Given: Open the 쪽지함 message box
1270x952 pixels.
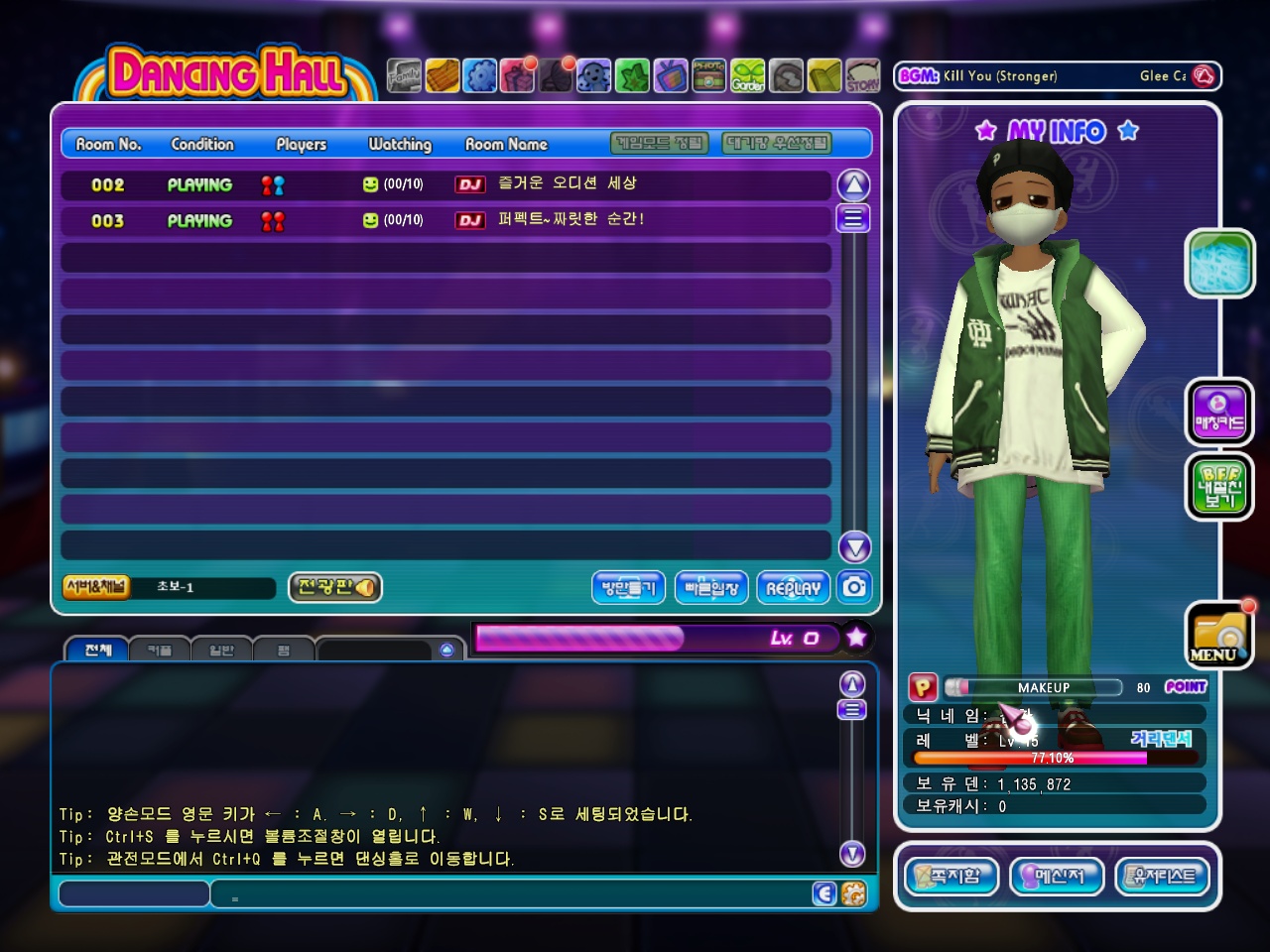Looking at the screenshot, I should point(952,877).
